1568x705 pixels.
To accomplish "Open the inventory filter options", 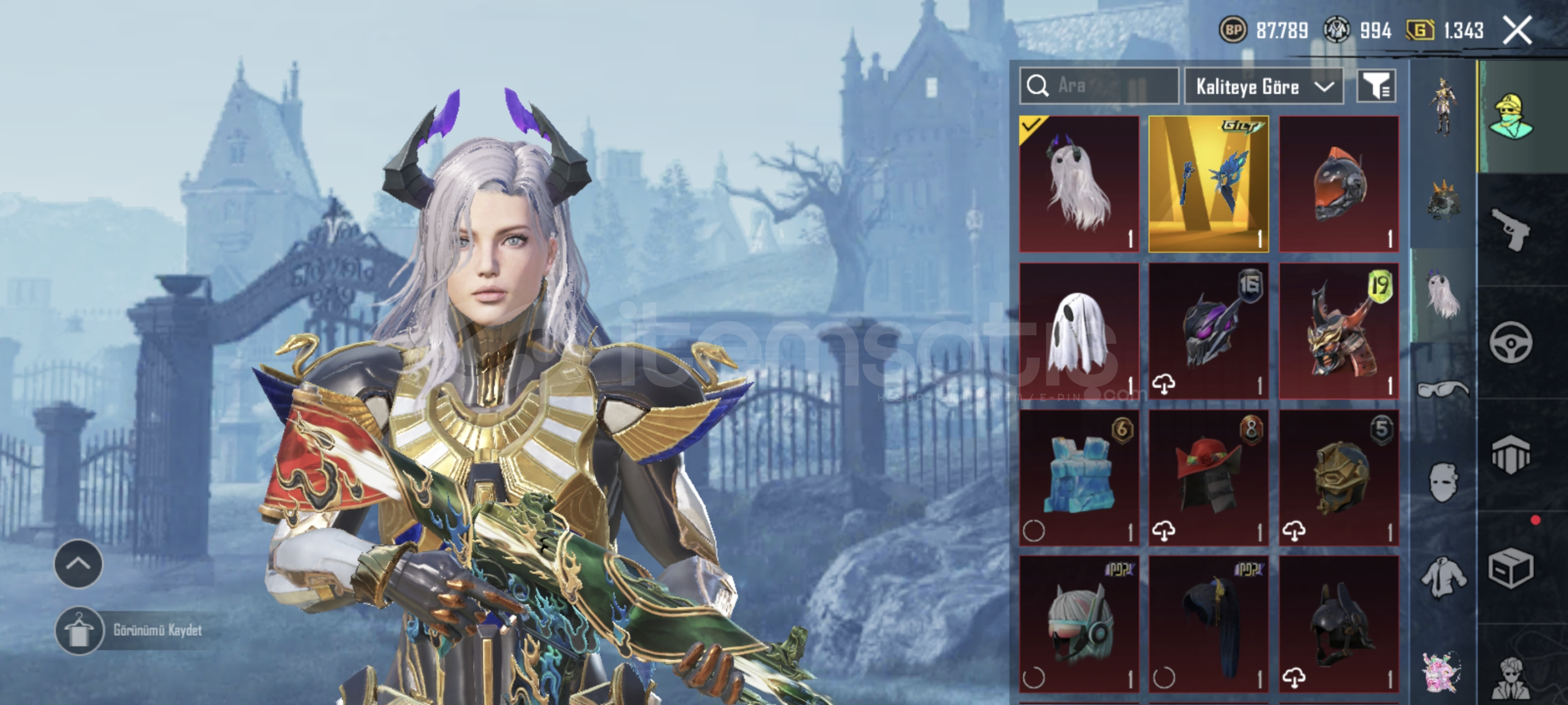I will [1376, 86].
